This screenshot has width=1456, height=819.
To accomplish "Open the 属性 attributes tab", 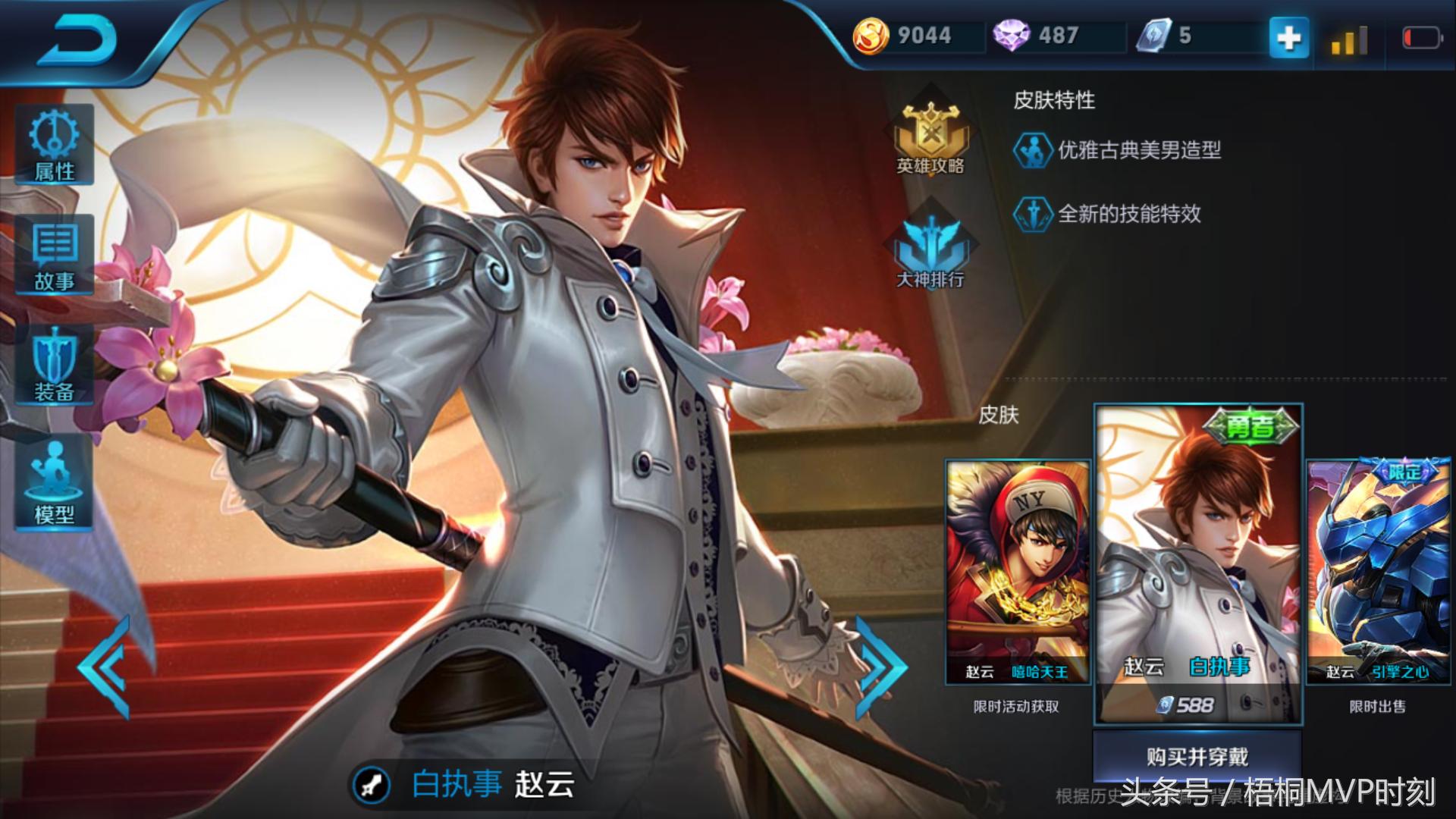I will click(54, 144).
